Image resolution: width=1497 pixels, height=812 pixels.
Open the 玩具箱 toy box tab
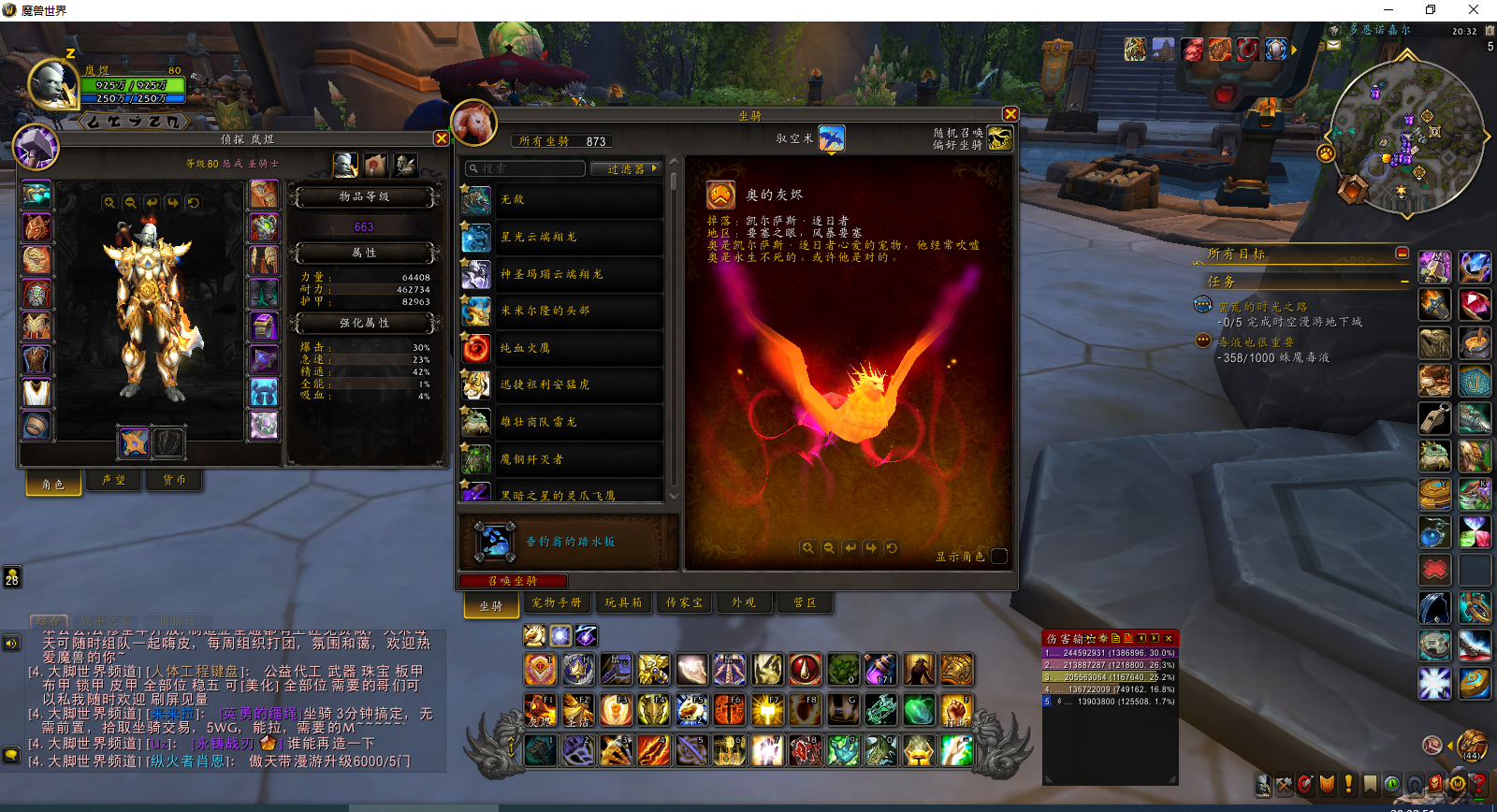(623, 603)
